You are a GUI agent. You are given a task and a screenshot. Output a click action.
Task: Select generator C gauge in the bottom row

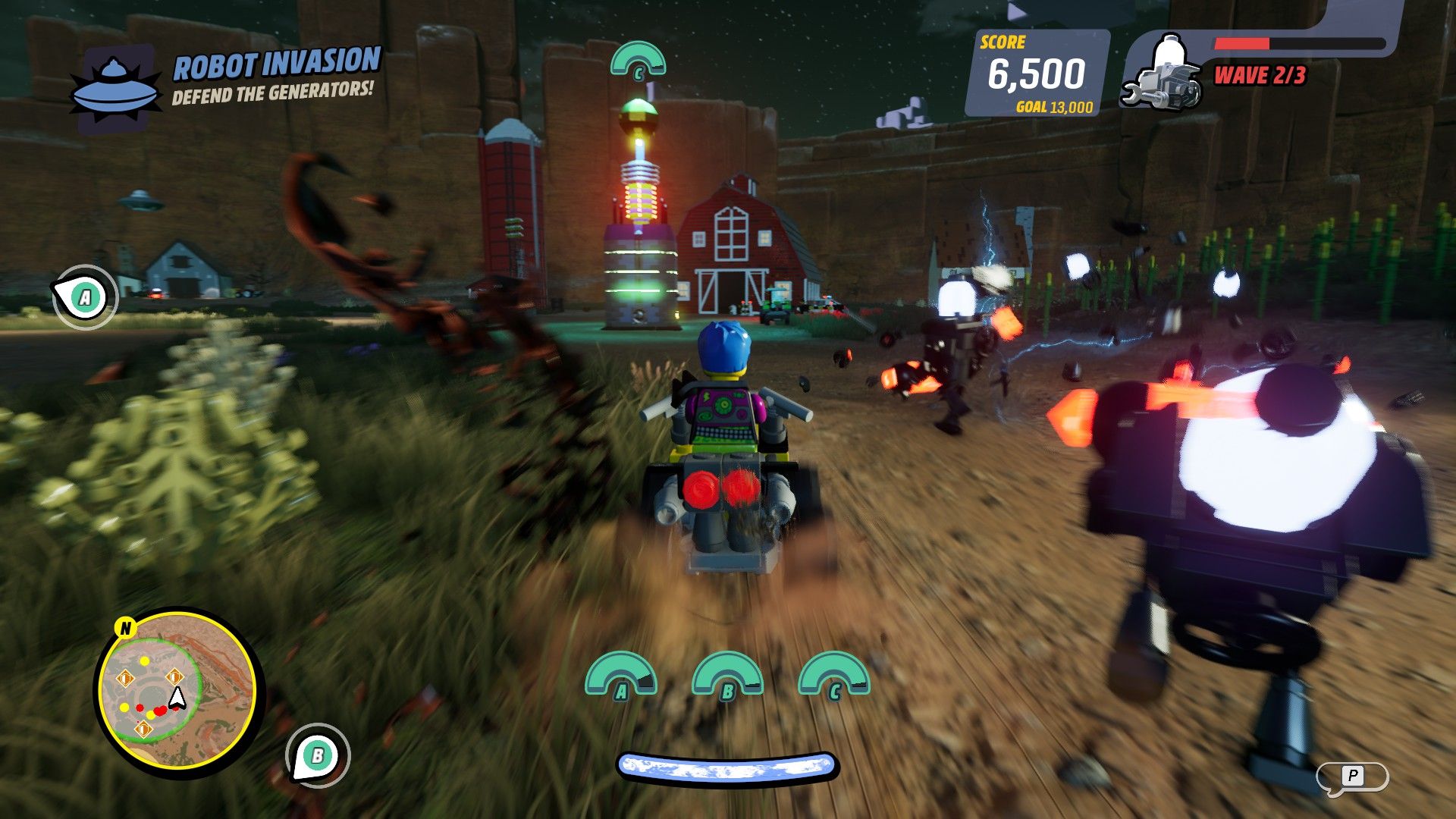(x=834, y=676)
